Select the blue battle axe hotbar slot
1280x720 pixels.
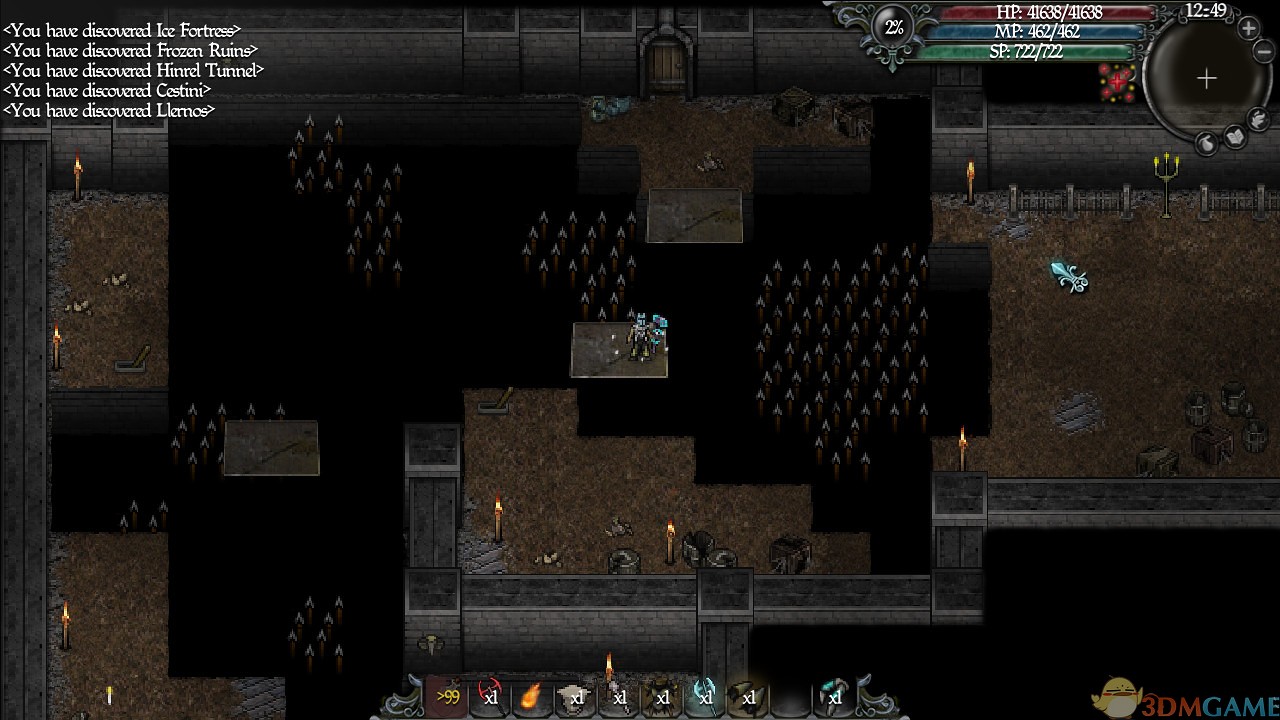703,697
